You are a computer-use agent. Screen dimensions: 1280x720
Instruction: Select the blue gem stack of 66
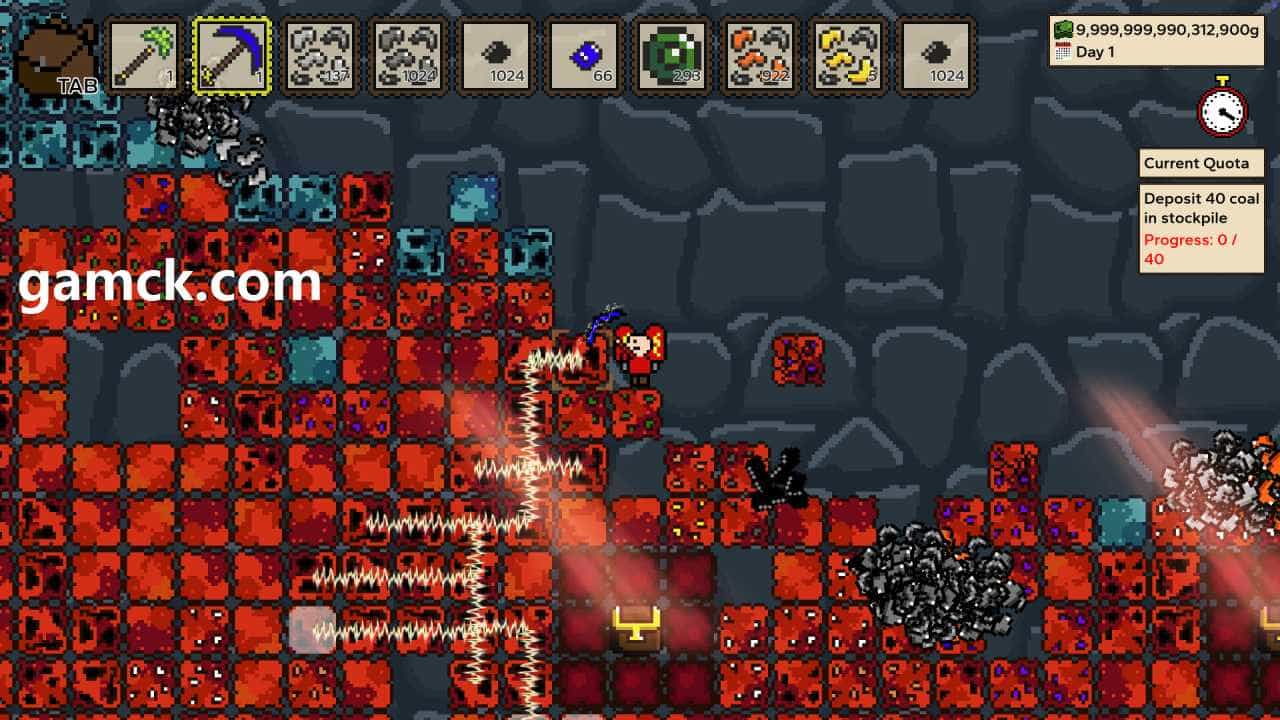(584, 57)
